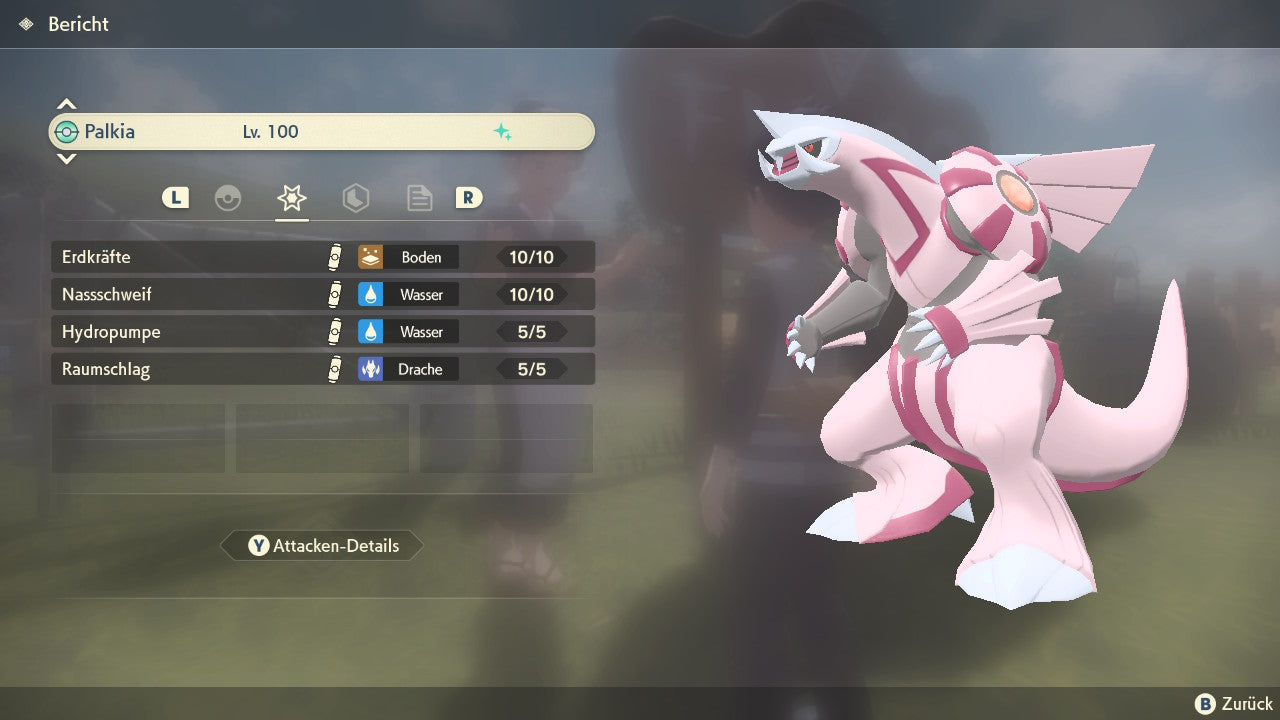Show next Pokémon with the down arrow

coord(66,158)
